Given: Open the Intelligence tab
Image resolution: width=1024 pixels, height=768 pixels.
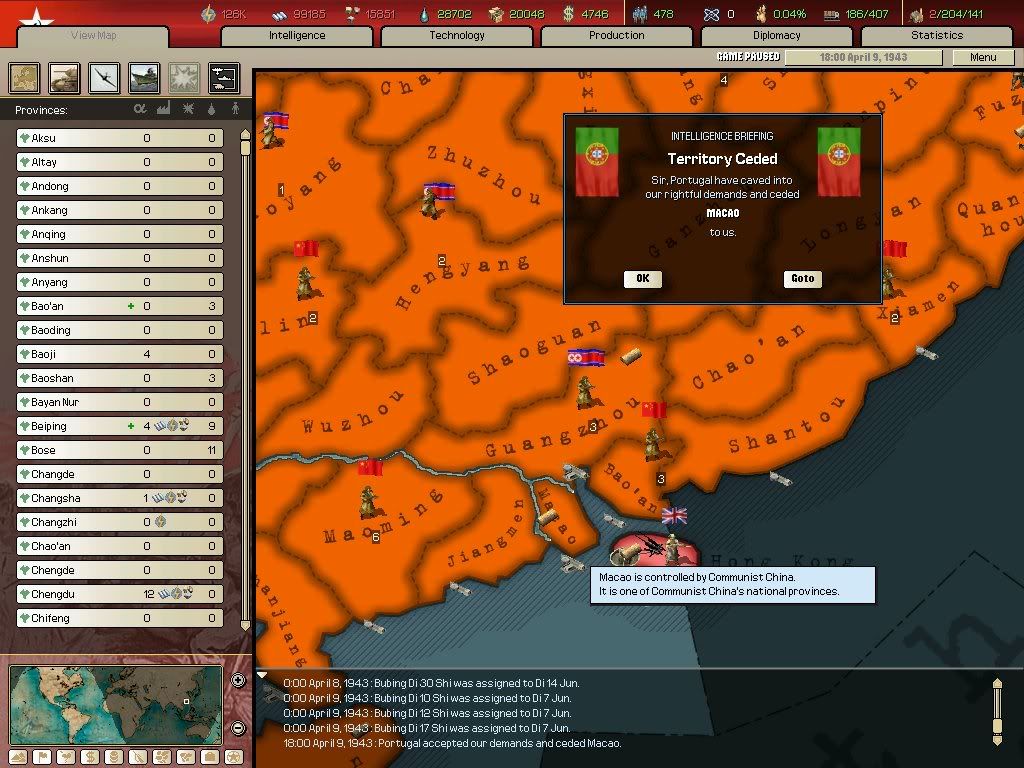Looking at the screenshot, I should click(x=297, y=35).
